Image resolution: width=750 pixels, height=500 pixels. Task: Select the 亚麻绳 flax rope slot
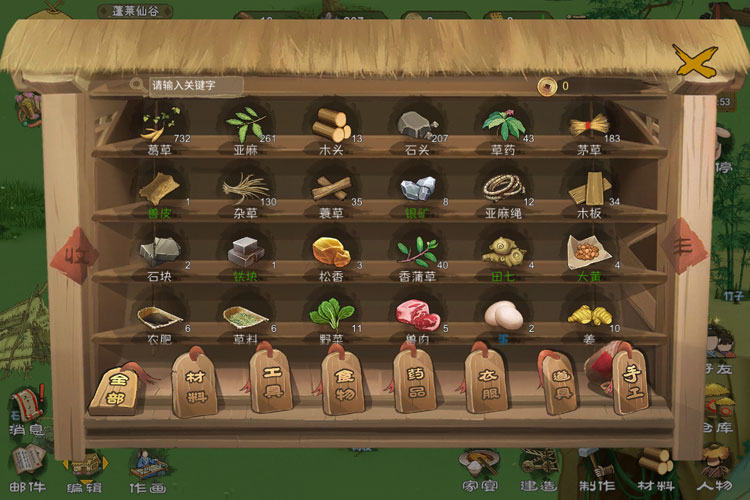(501, 188)
